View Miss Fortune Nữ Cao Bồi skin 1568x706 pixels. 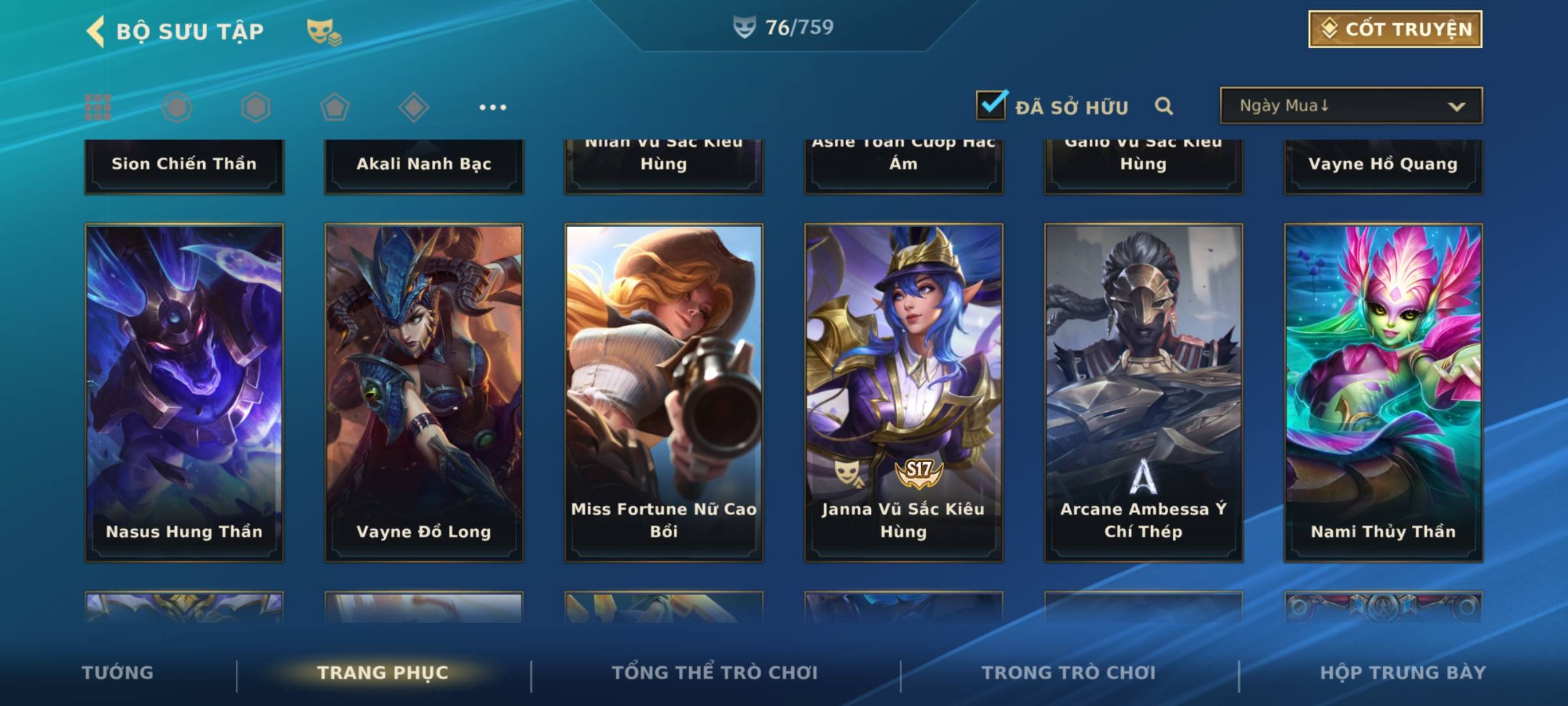tap(664, 392)
